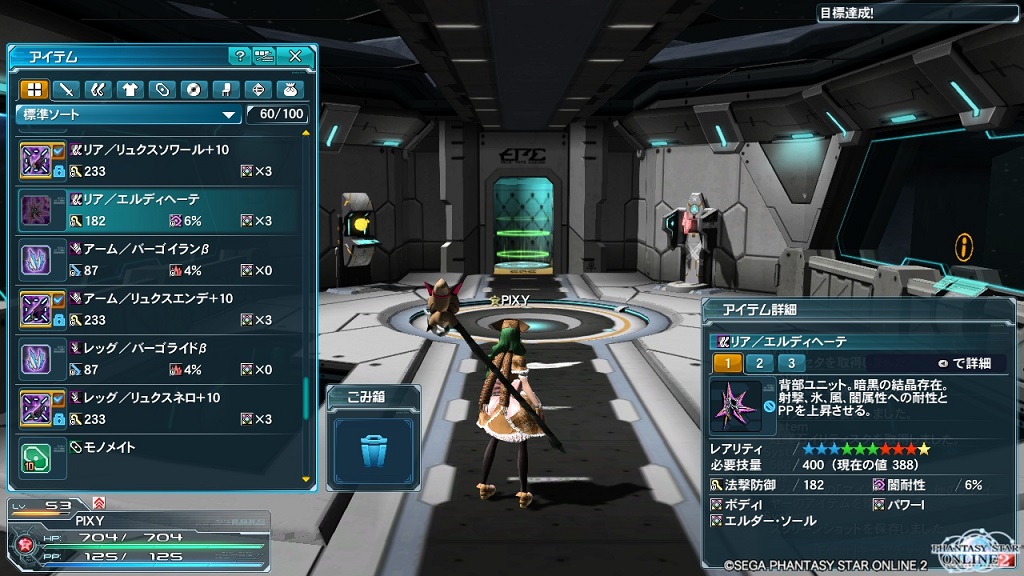
Task: Select the disc category tab
Action: (x=194, y=90)
